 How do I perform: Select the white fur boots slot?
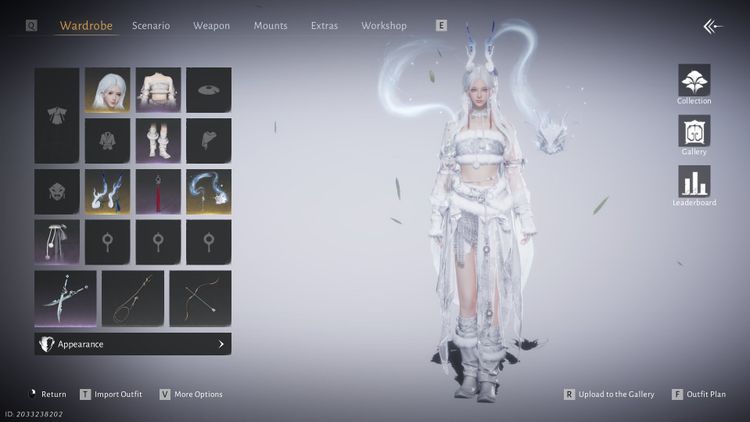click(158, 141)
